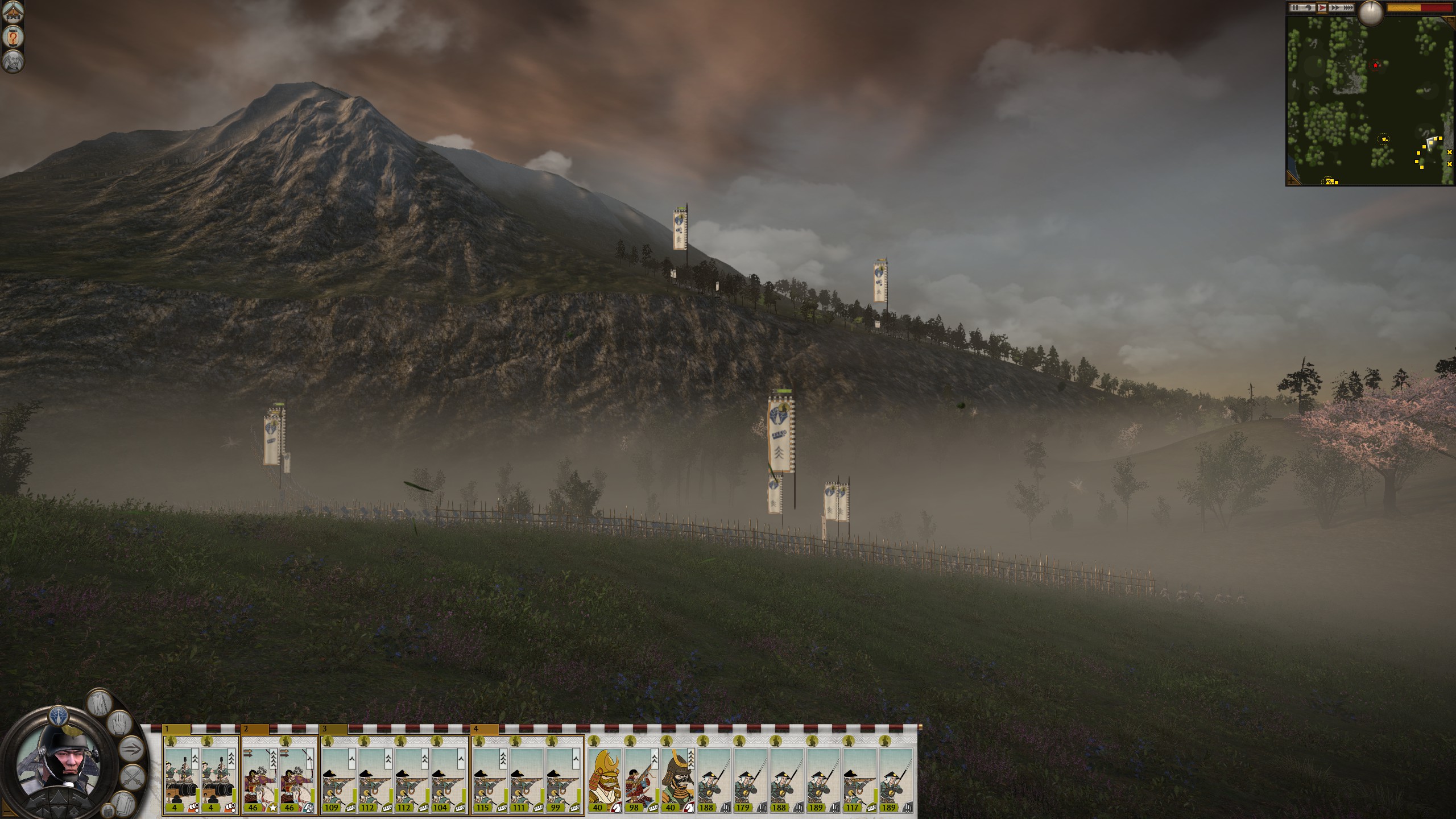Open help with the question-mark lantern
The image size is (1456, 819).
[x=13, y=38]
